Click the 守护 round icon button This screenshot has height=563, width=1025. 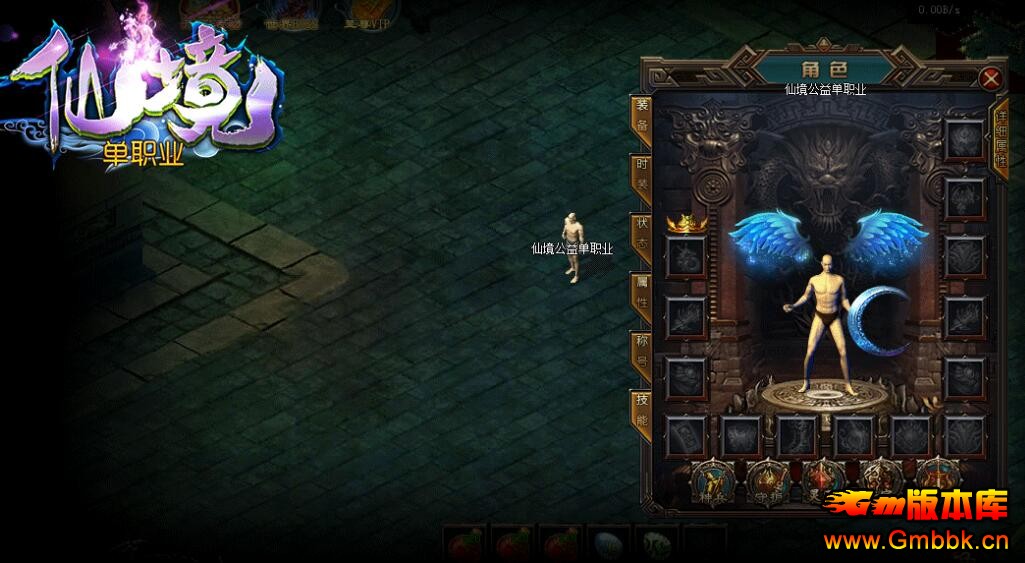[x=768, y=480]
